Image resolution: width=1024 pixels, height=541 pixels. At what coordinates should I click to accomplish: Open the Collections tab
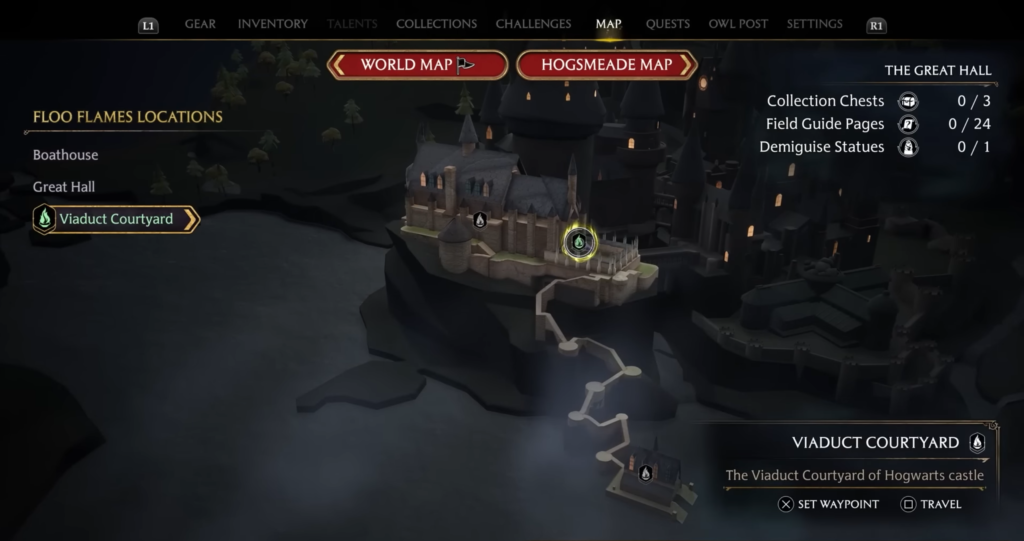tap(436, 24)
